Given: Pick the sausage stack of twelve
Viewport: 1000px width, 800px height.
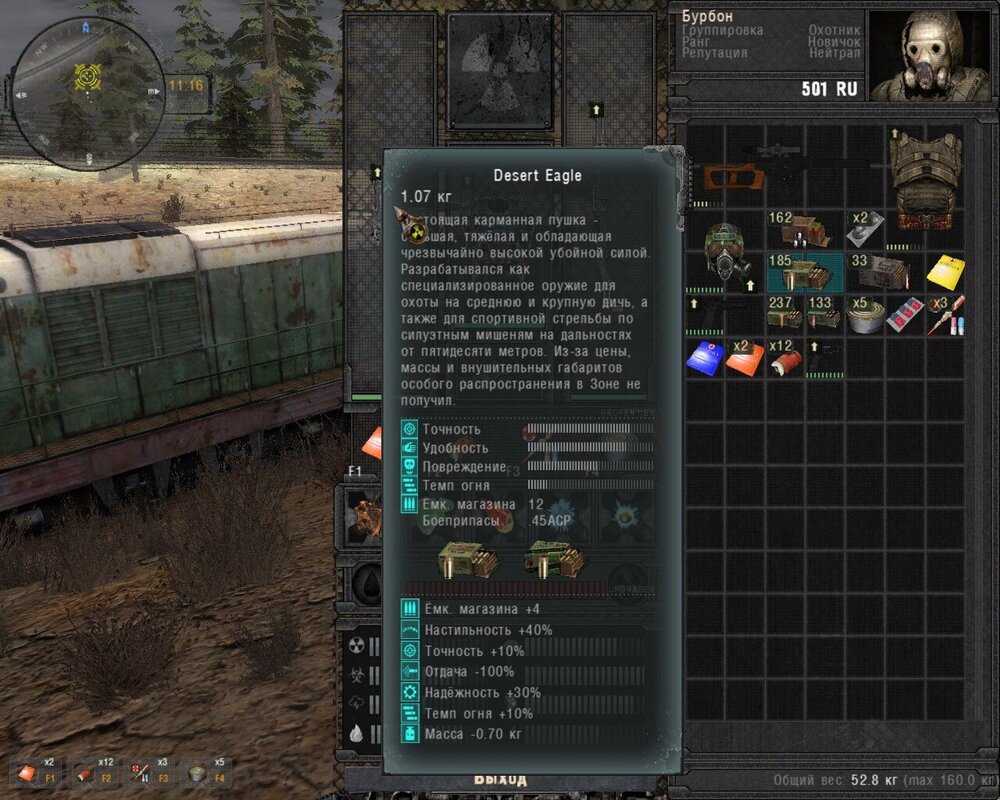Looking at the screenshot, I should point(785,357).
